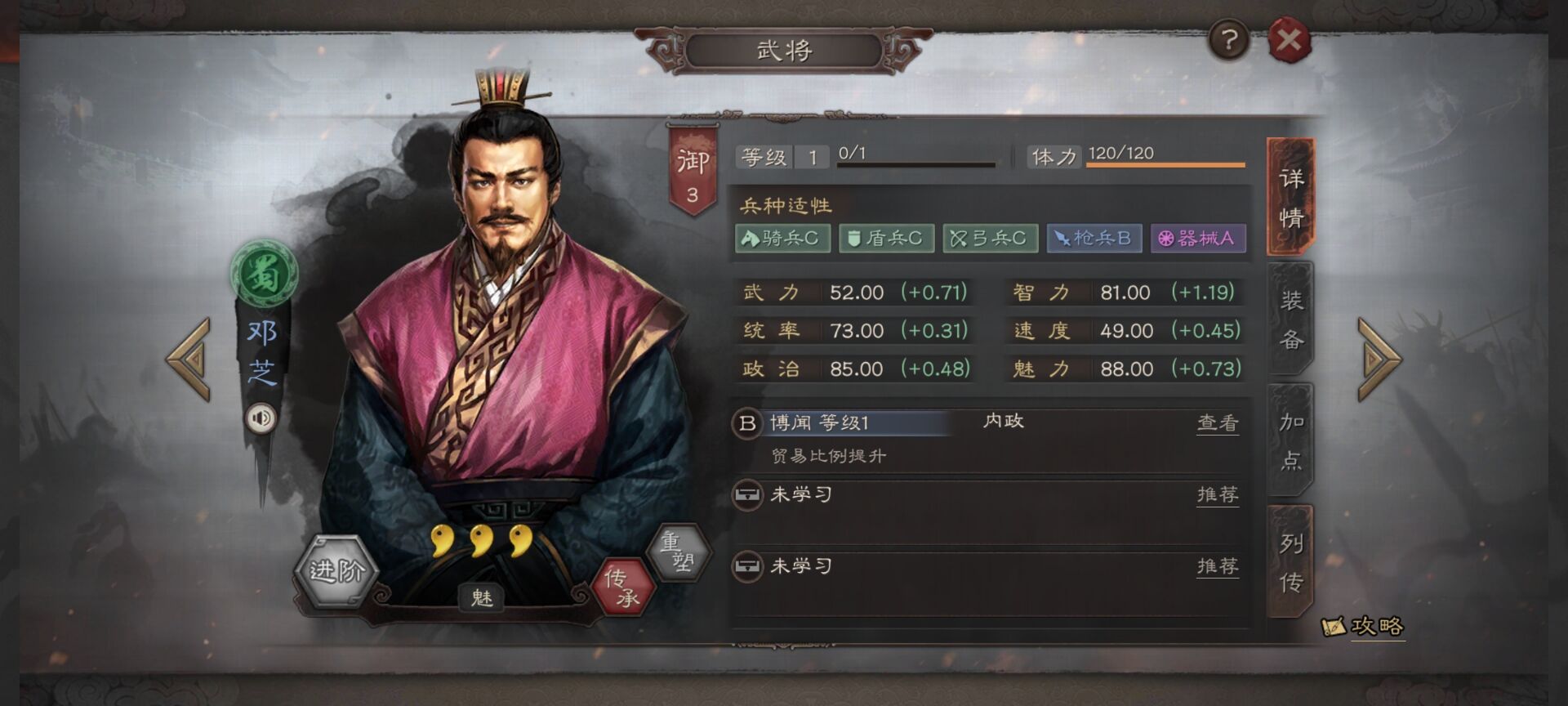Select the 器械A siege machine aptitude icon
This screenshot has width=1568, height=706.
1198,239
